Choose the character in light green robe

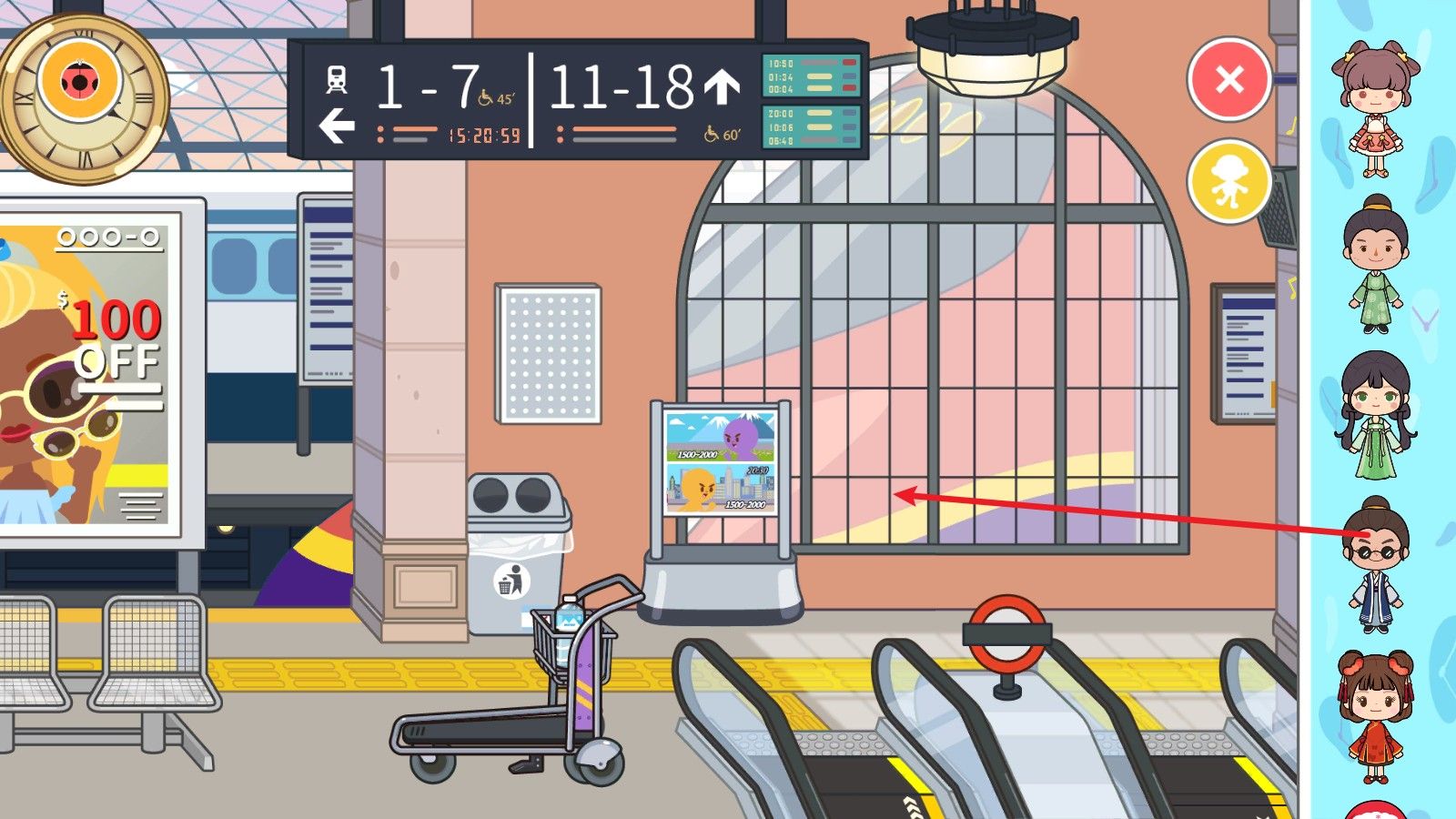point(1375,264)
